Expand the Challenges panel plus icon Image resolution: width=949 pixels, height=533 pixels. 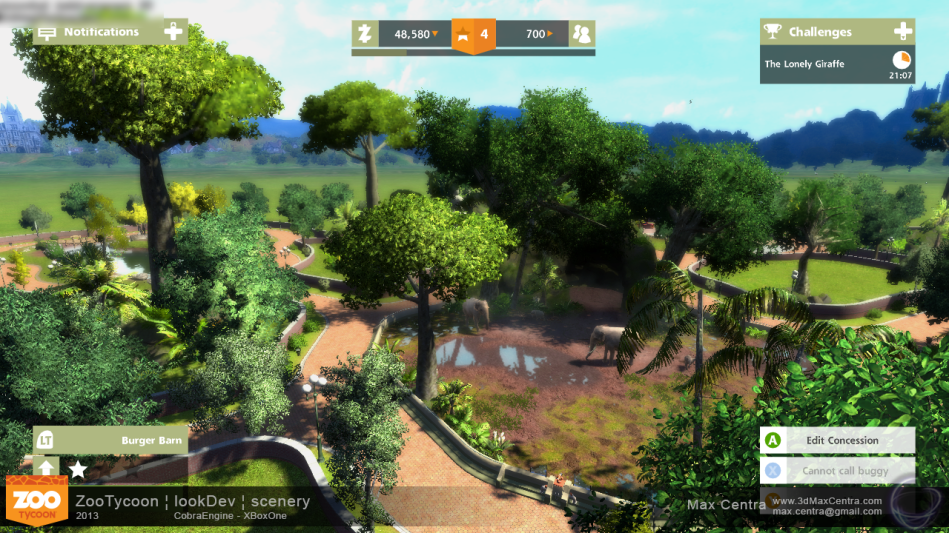pyautogui.click(x=902, y=32)
